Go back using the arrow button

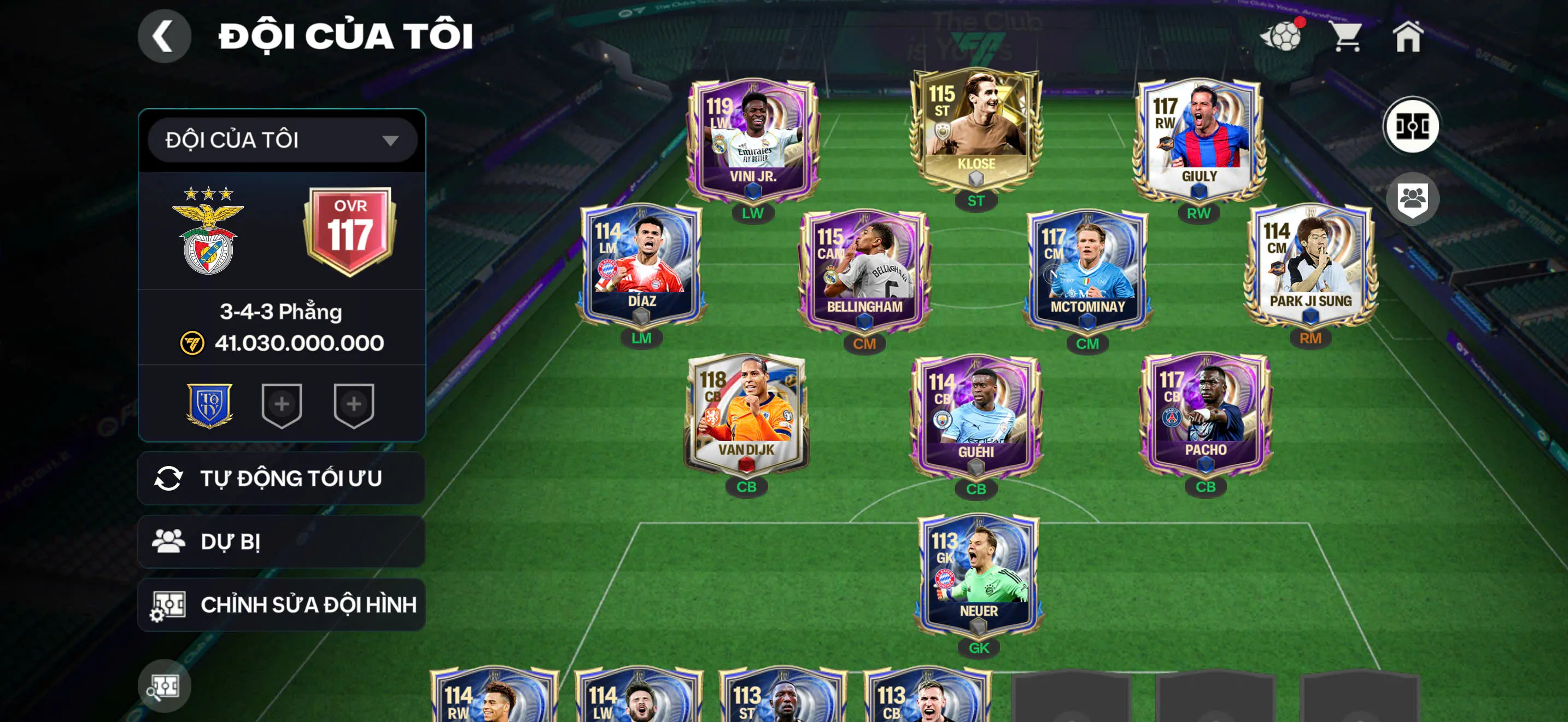163,37
